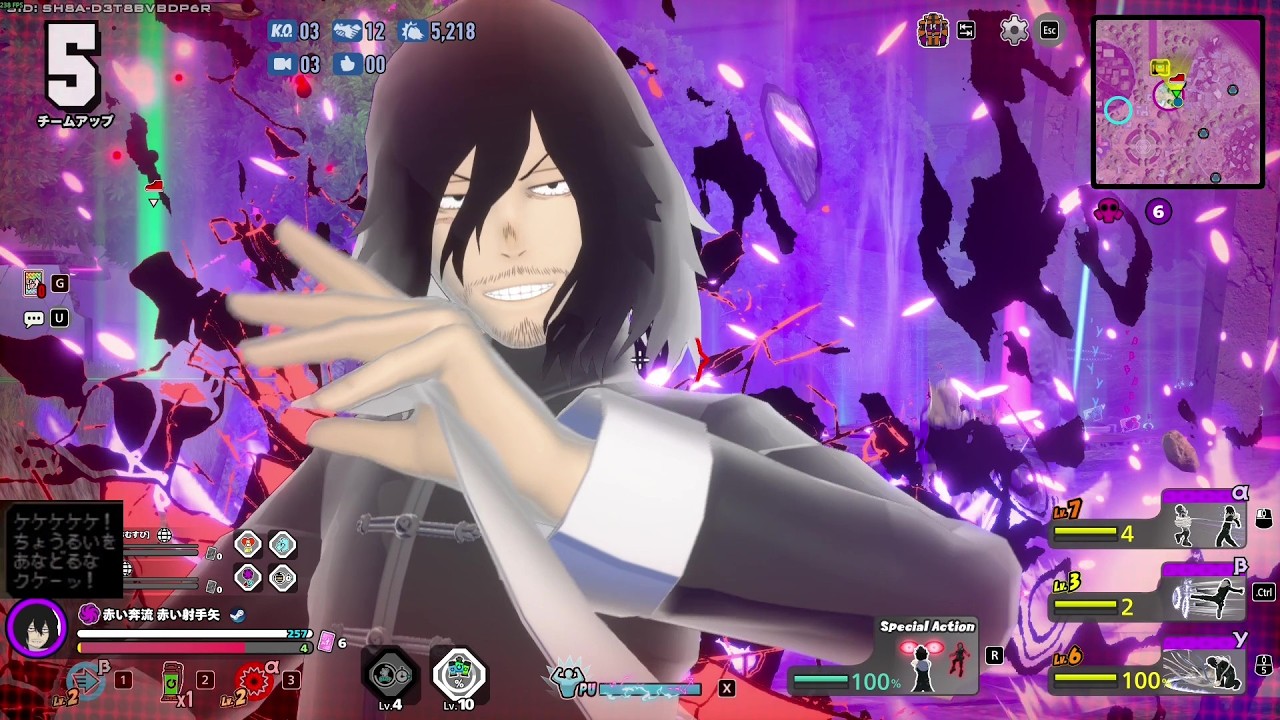Click the PU gauge icon
The image size is (1280, 720).
pyautogui.click(x=568, y=684)
